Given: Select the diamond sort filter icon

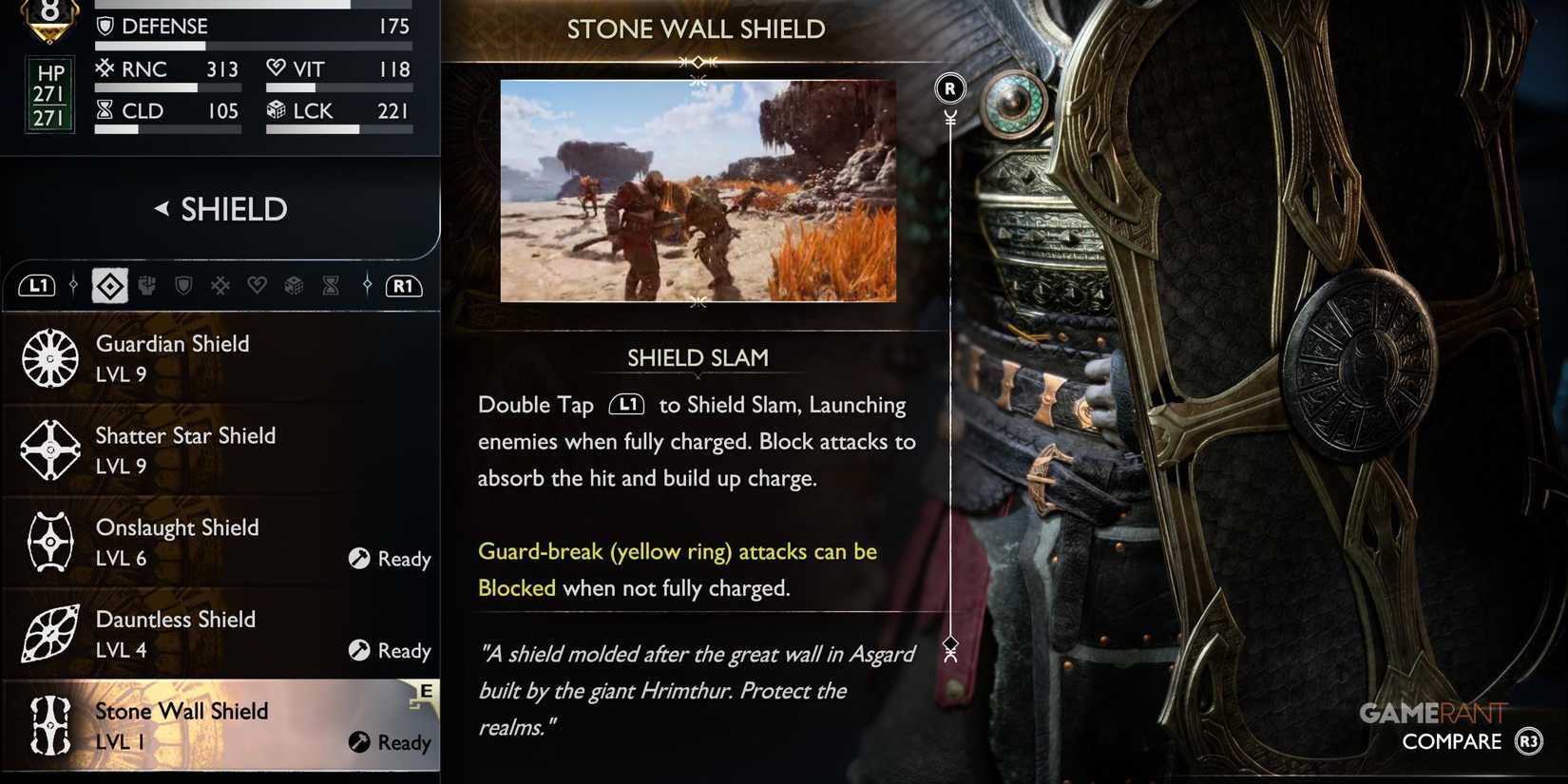Looking at the screenshot, I should tap(109, 285).
